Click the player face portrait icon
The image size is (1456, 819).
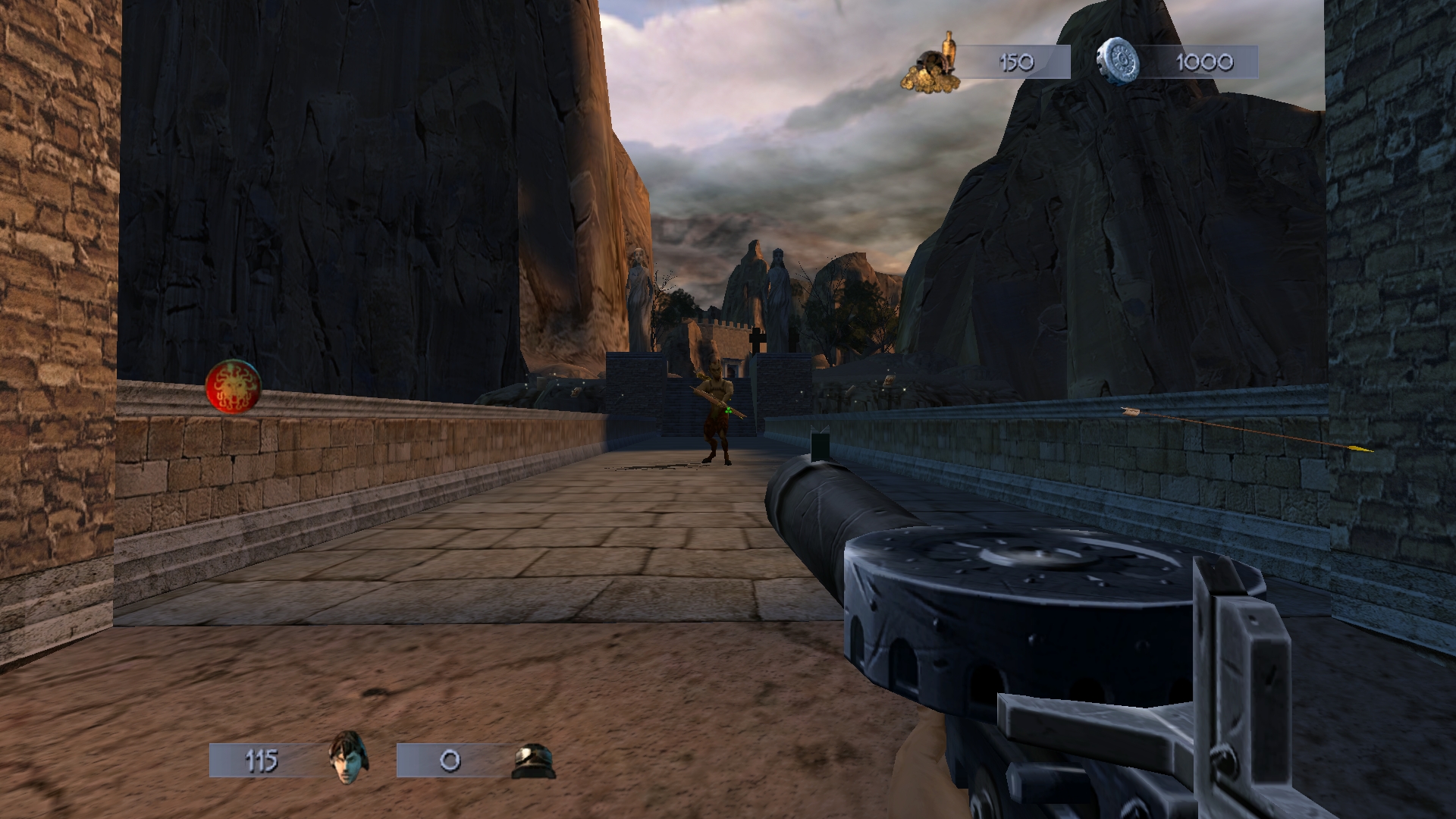(x=348, y=758)
